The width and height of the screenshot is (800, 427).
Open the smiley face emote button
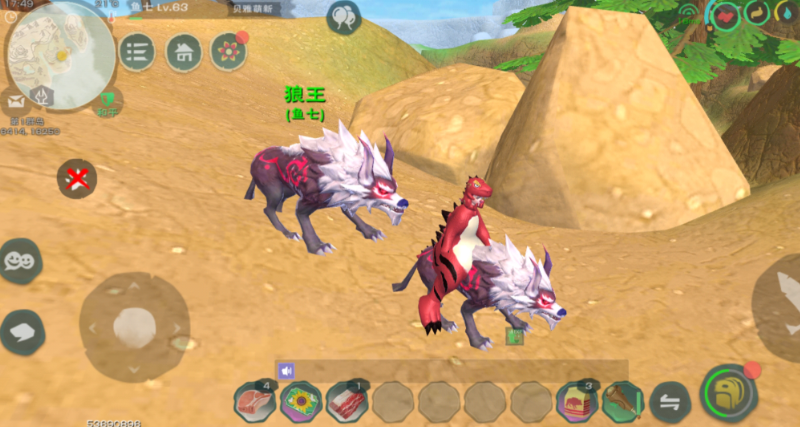pos(18,260)
